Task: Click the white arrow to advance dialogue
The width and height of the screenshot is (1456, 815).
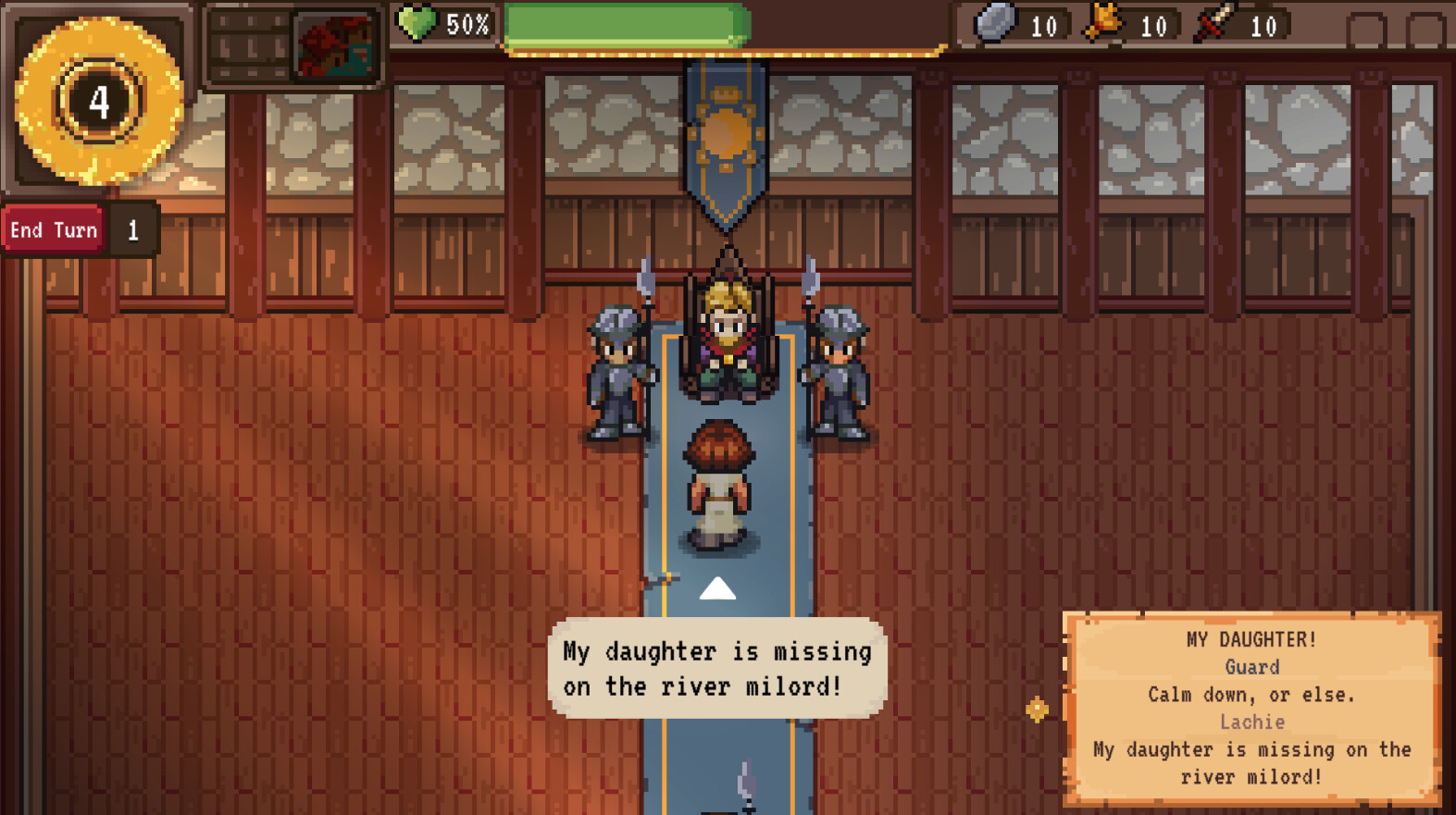Action: click(716, 587)
